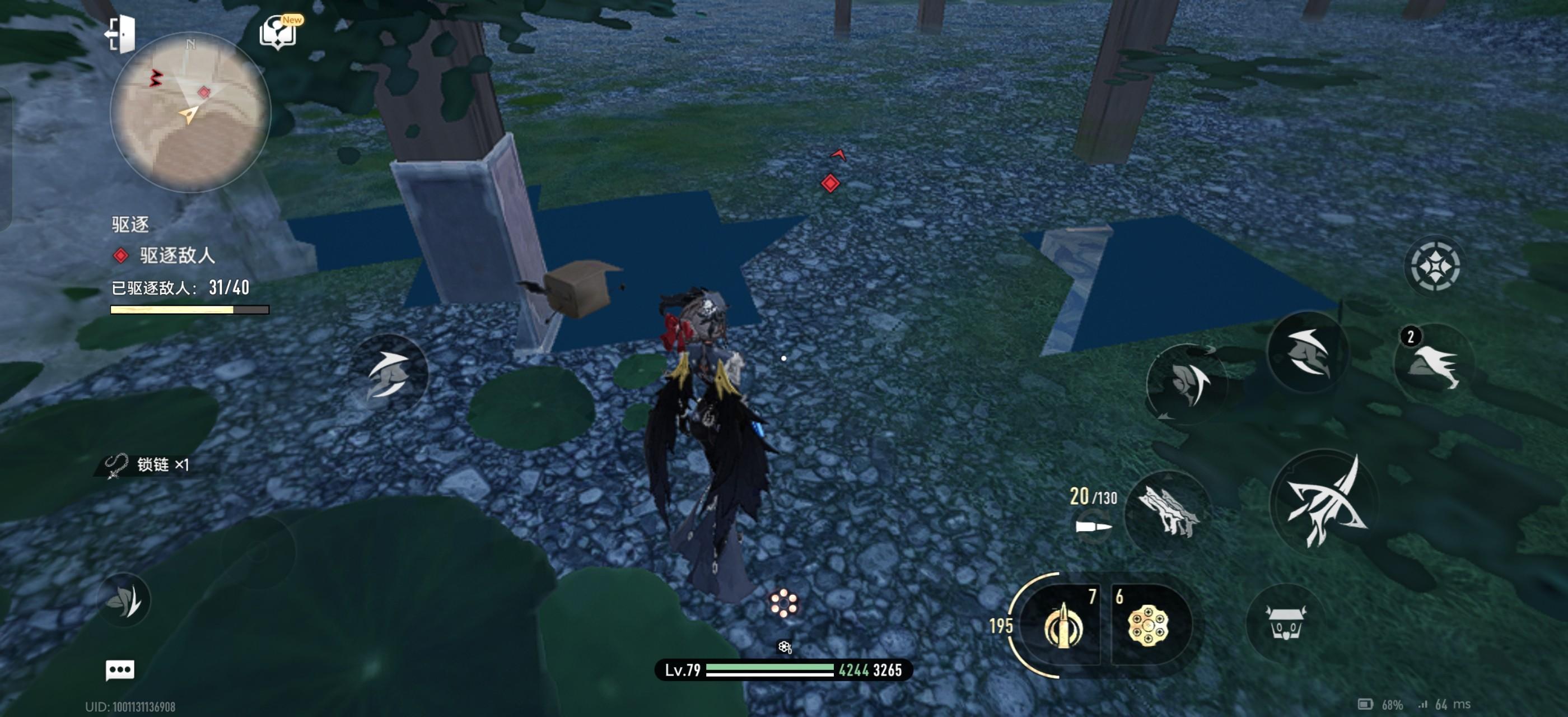This screenshot has height=717, width=1568.
Task: Tap the small bullet reload icon
Action: [x=1093, y=526]
